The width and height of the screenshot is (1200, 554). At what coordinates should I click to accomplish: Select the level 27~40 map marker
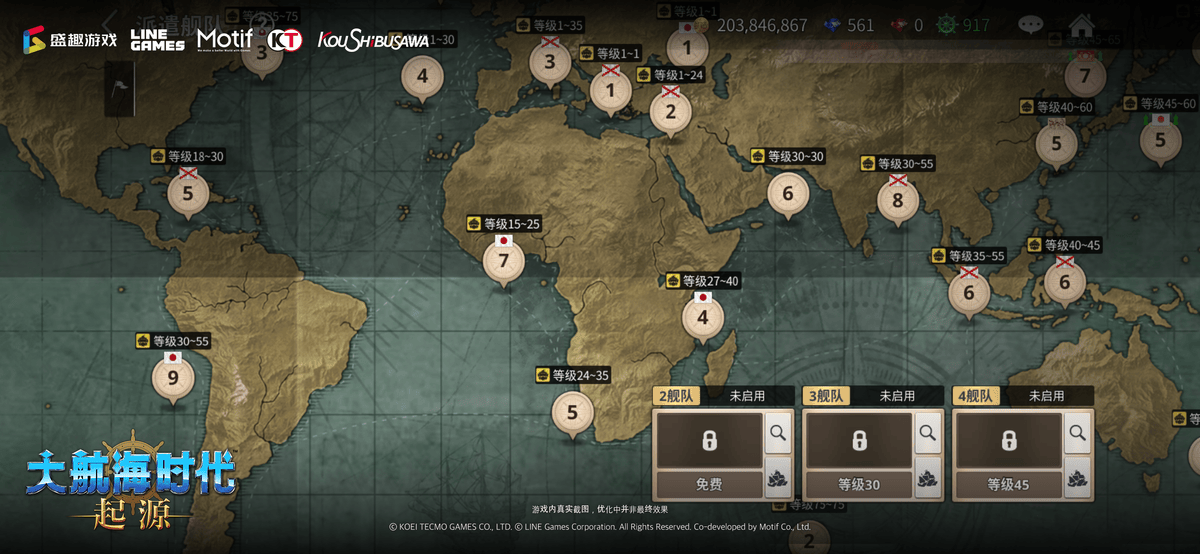[x=703, y=318]
